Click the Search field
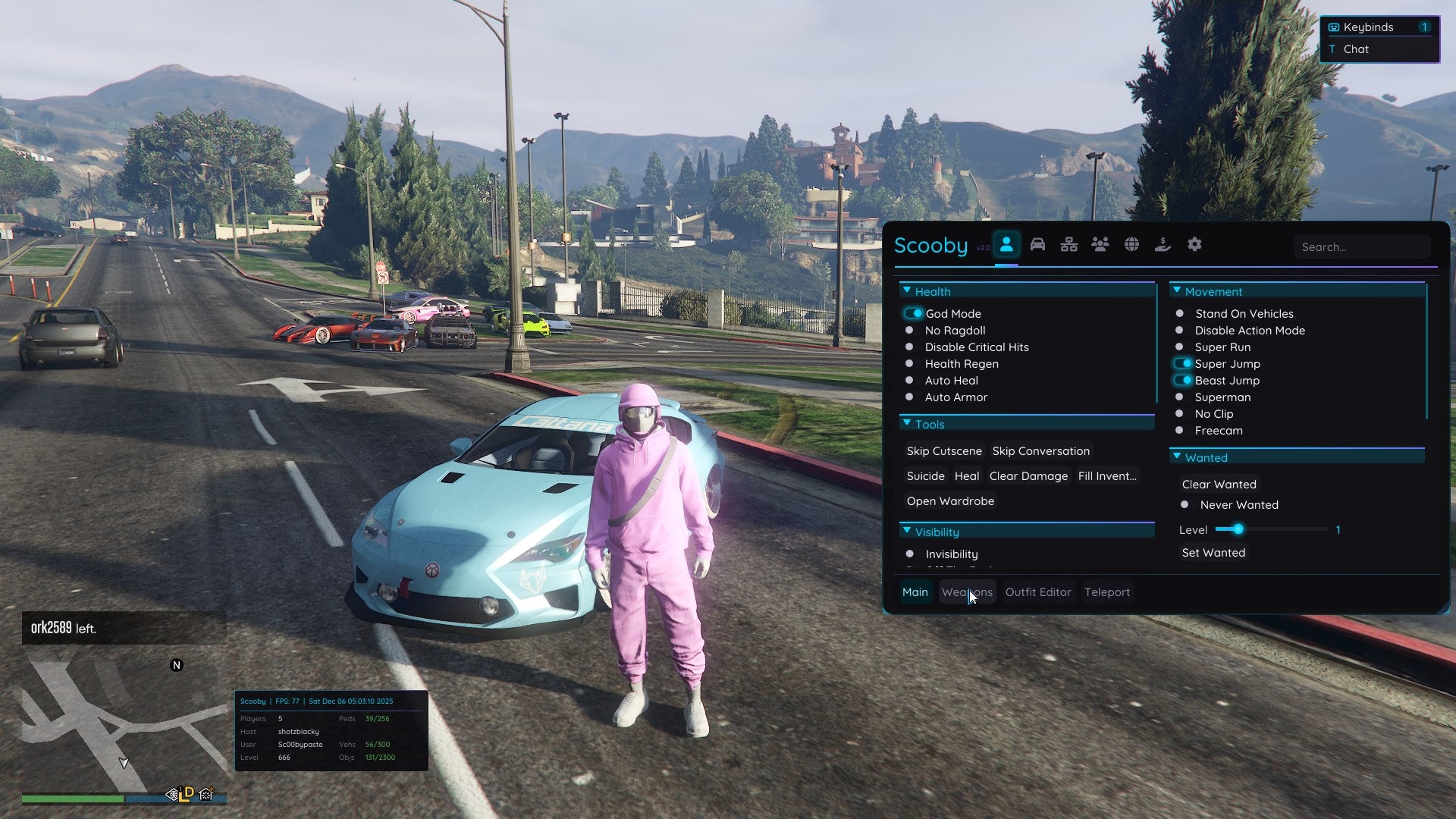This screenshot has width=1456, height=819. pyautogui.click(x=1362, y=246)
